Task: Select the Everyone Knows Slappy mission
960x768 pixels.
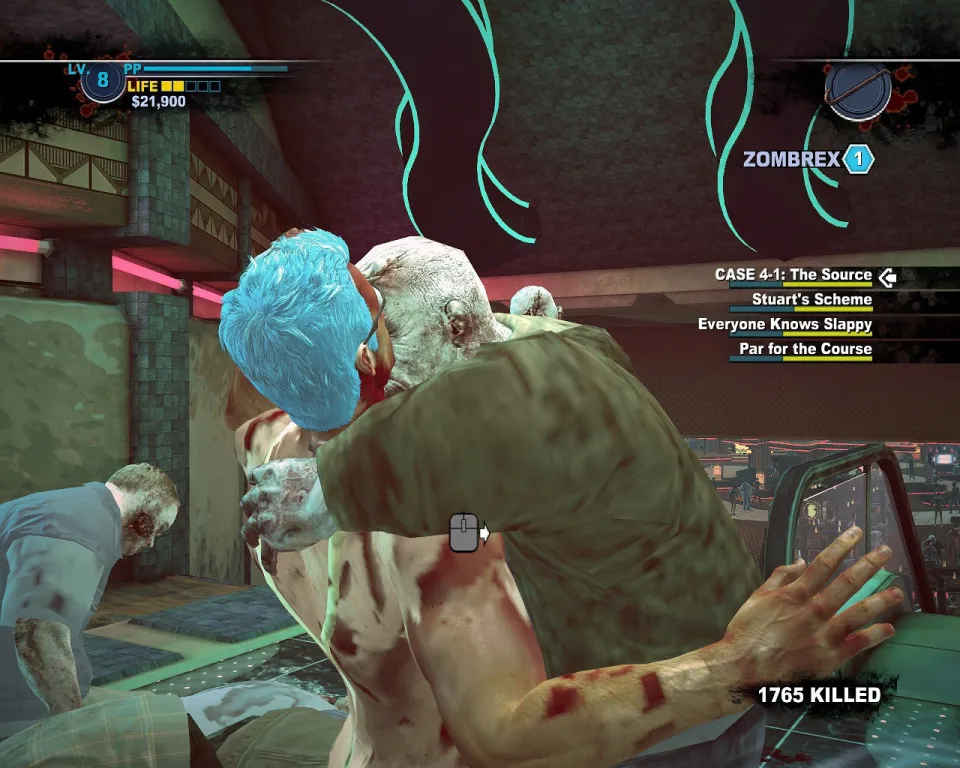Action: point(784,325)
